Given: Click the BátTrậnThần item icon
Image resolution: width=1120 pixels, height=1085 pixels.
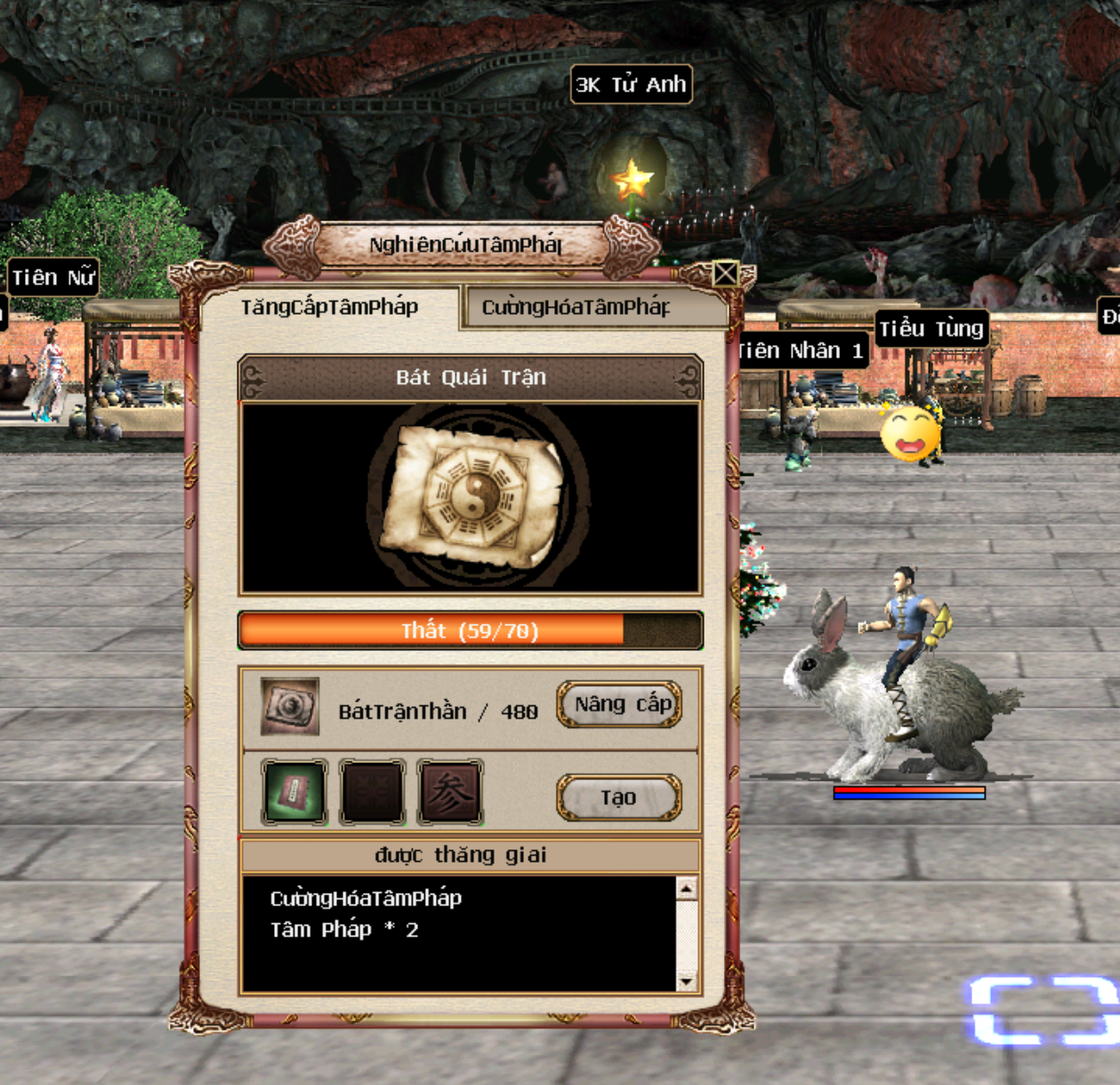Looking at the screenshot, I should click(290, 708).
